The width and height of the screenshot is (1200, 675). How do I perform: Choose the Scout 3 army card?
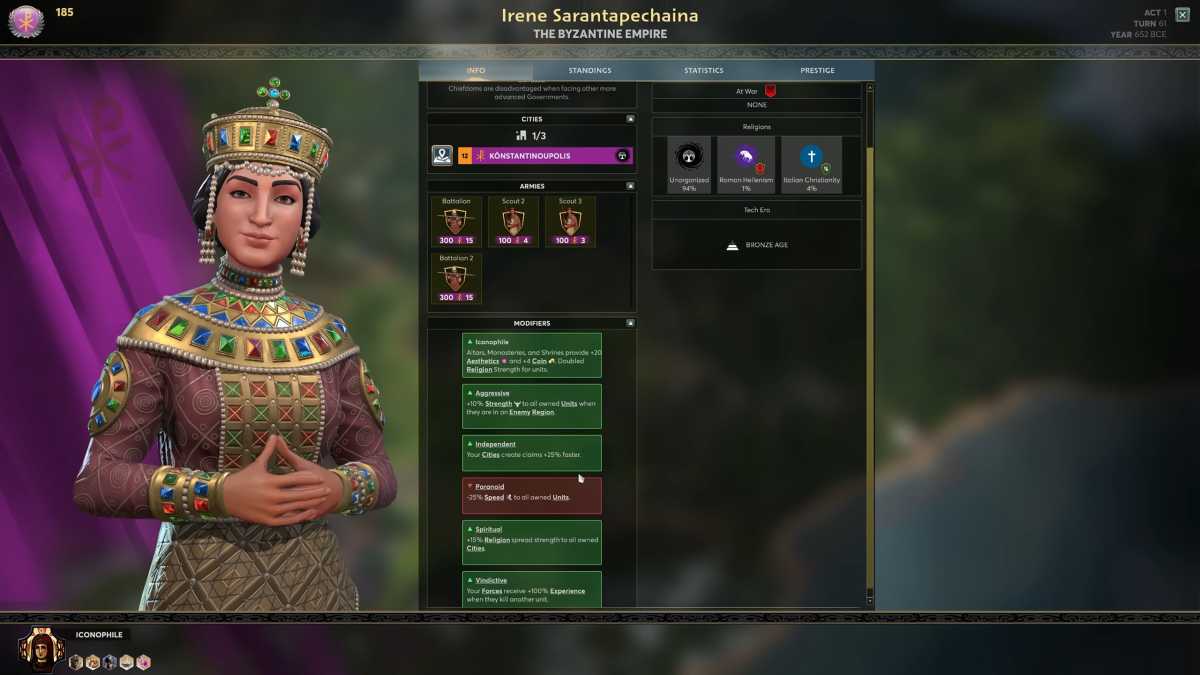click(x=570, y=222)
